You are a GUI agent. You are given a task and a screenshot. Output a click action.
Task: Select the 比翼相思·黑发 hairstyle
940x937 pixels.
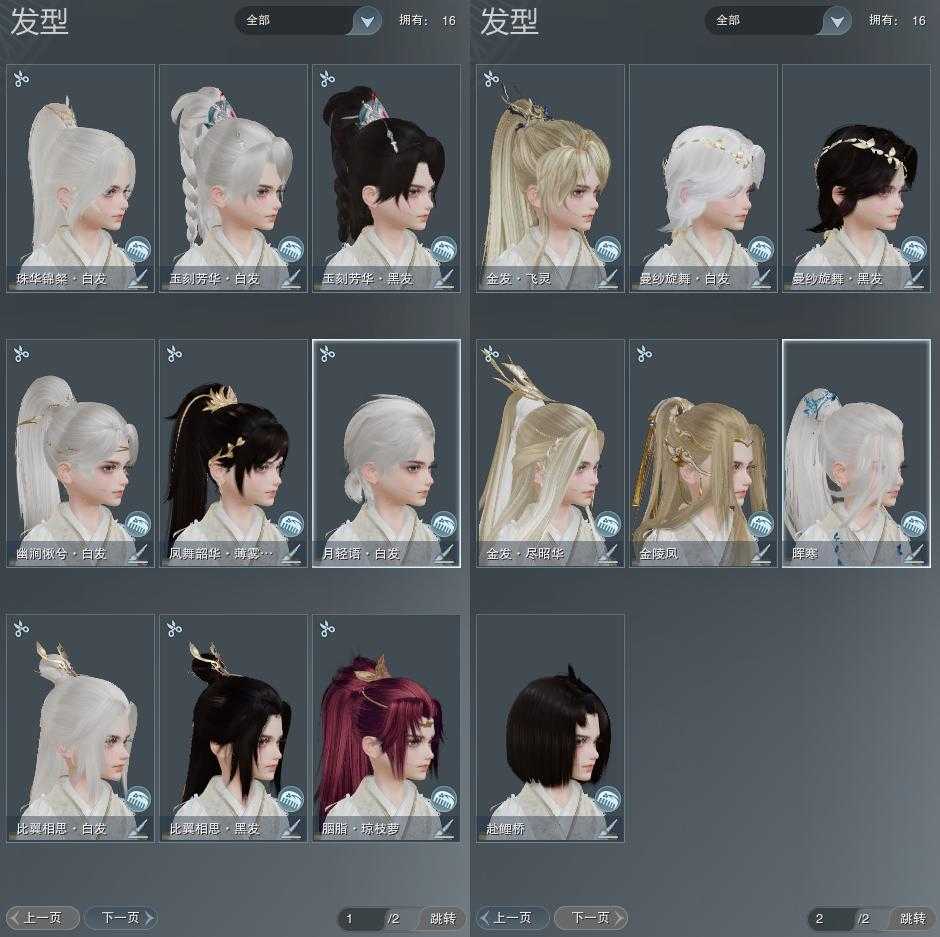tap(233, 728)
